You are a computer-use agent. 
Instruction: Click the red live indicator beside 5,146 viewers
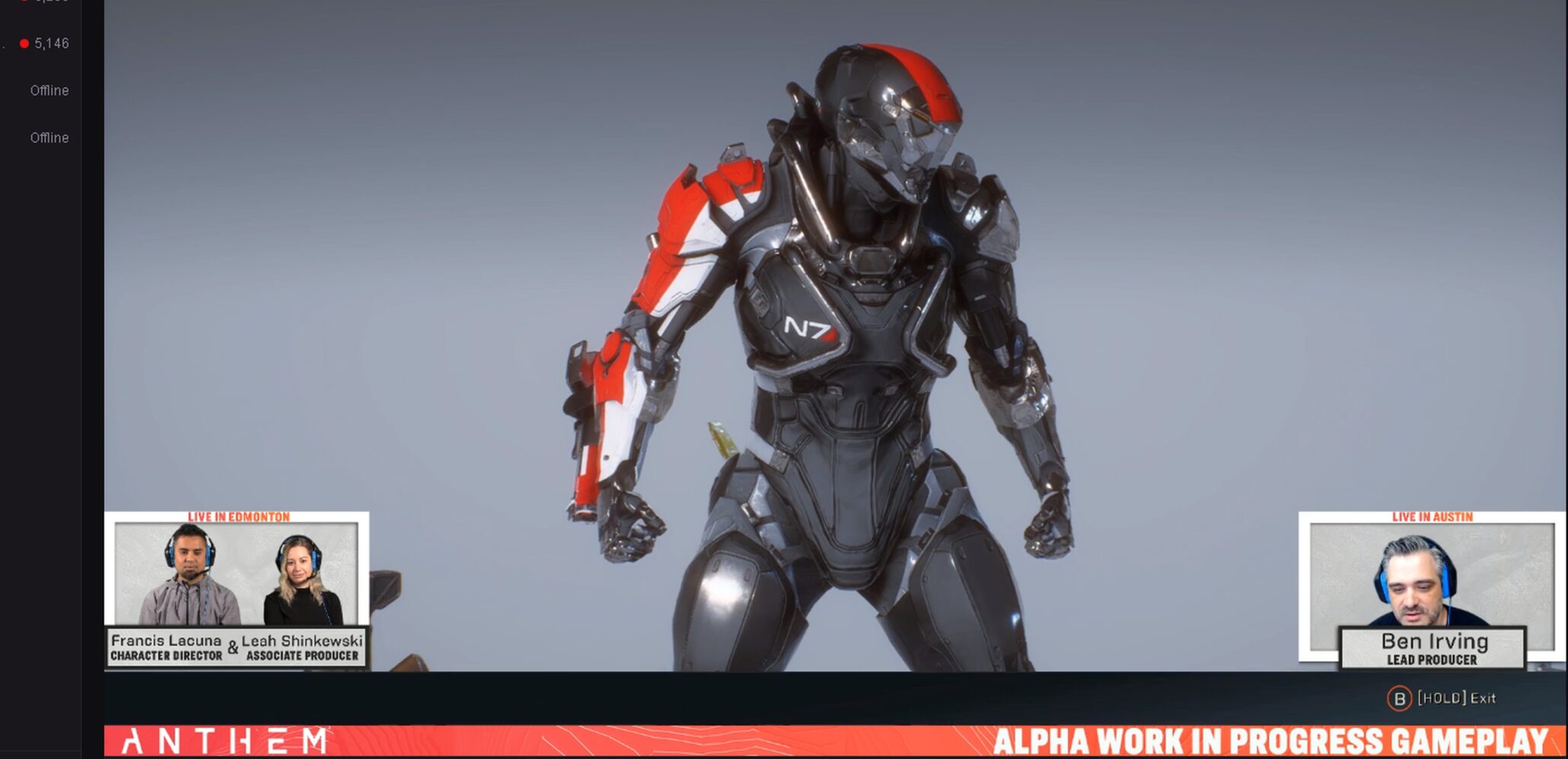[23, 43]
